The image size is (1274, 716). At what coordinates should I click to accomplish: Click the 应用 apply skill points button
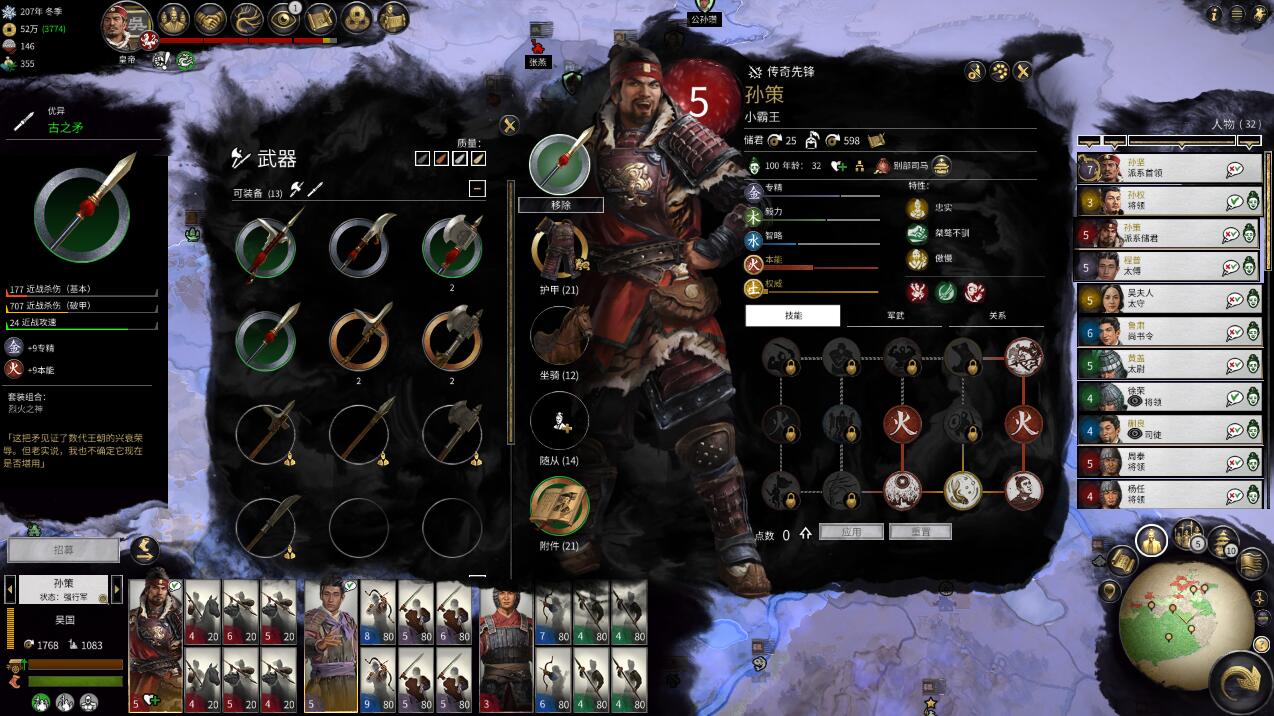click(x=849, y=532)
